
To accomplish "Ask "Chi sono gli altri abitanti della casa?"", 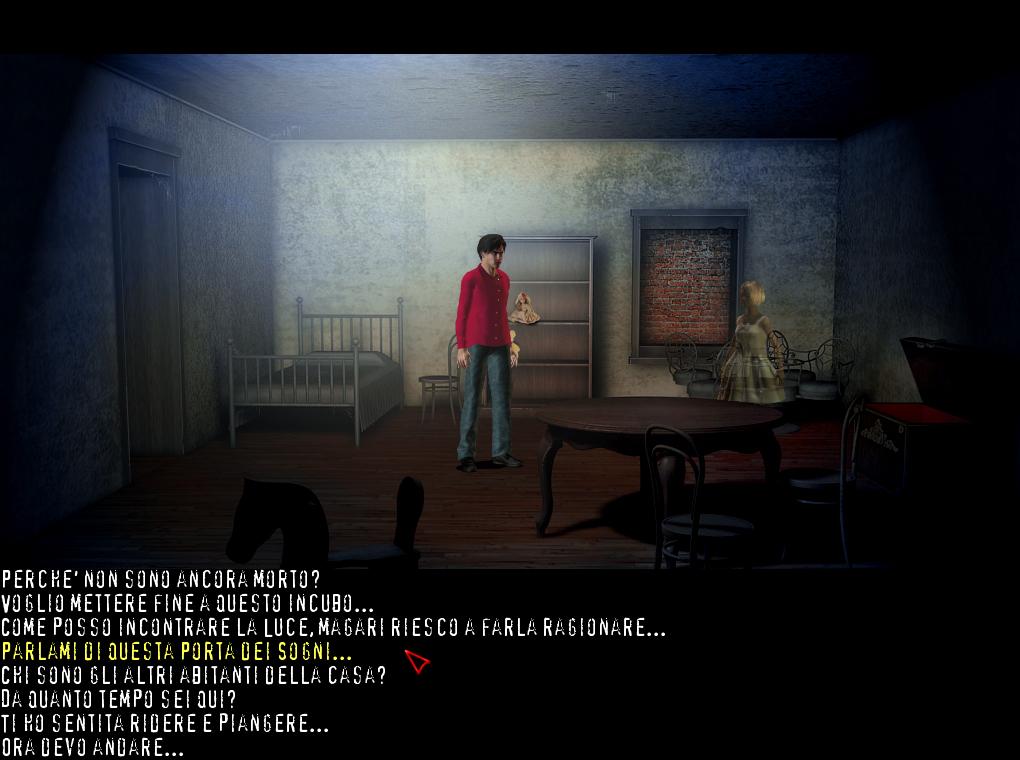I will click(x=193, y=675).
